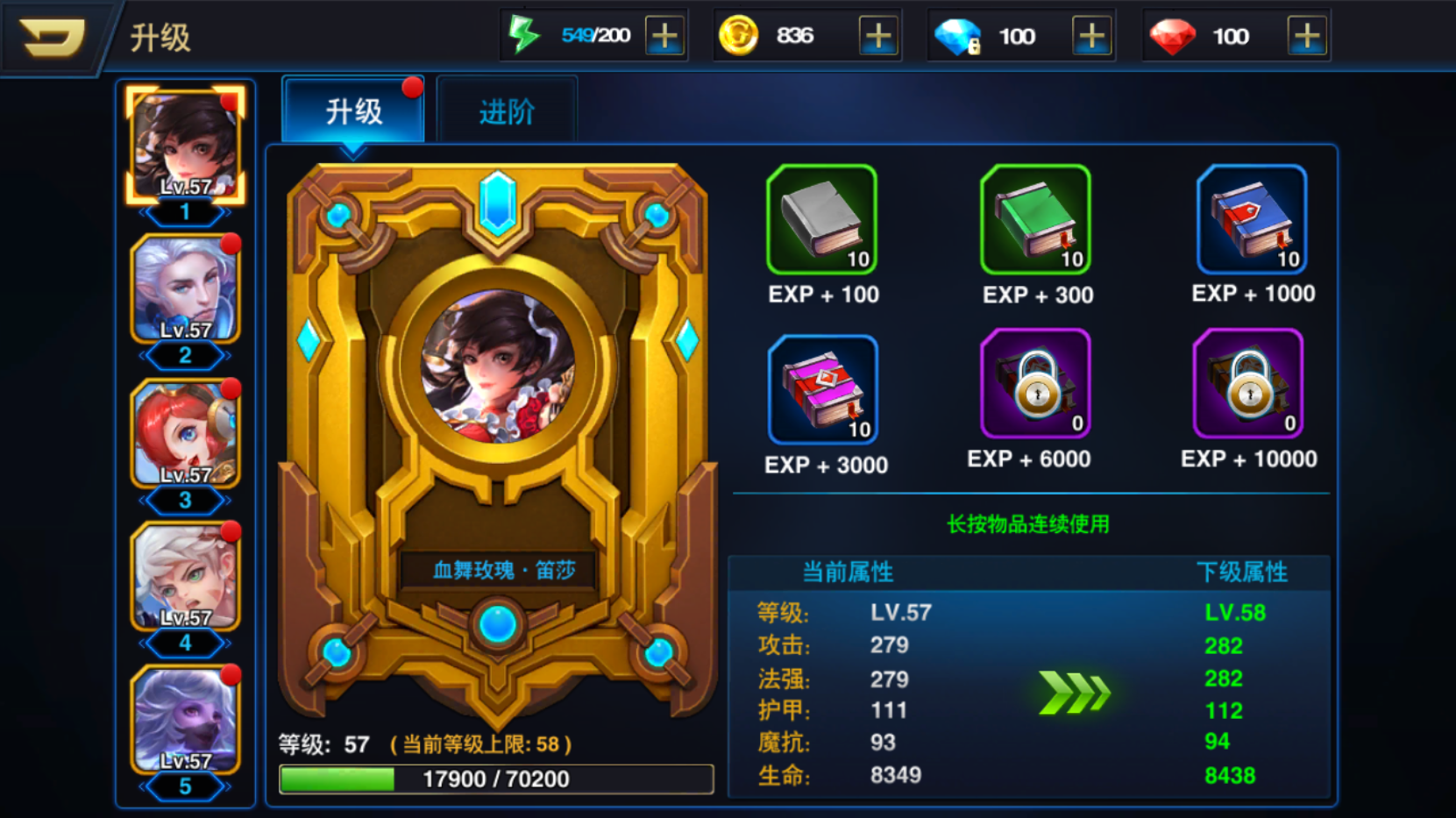Select the locked EXP + 6000 item
Image resolution: width=1456 pixels, height=818 pixels.
(x=1036, y=384)
